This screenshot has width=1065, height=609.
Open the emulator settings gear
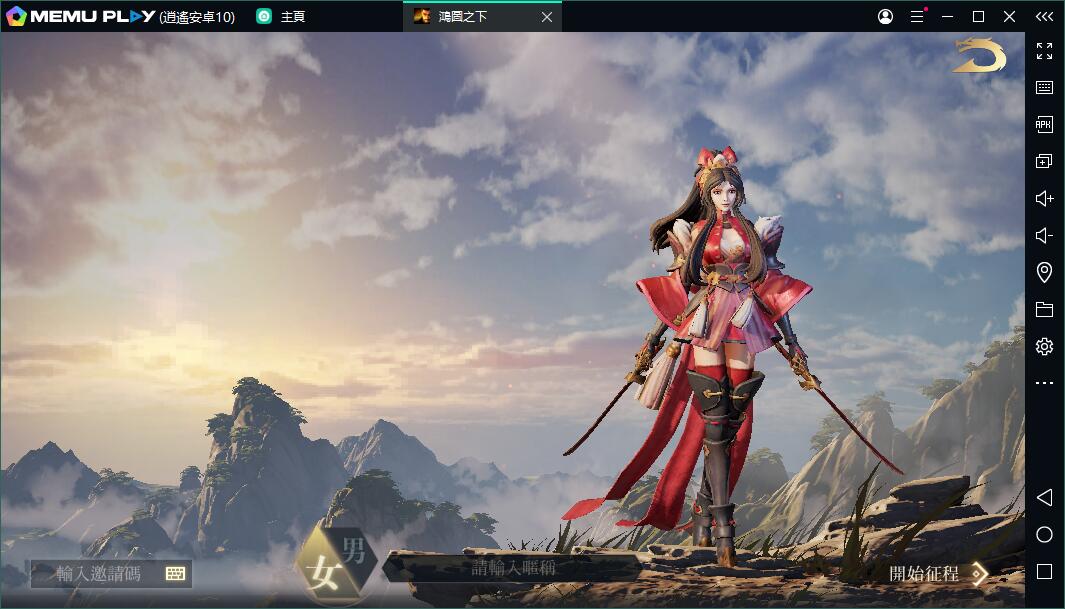click(x=1044, y=346)
